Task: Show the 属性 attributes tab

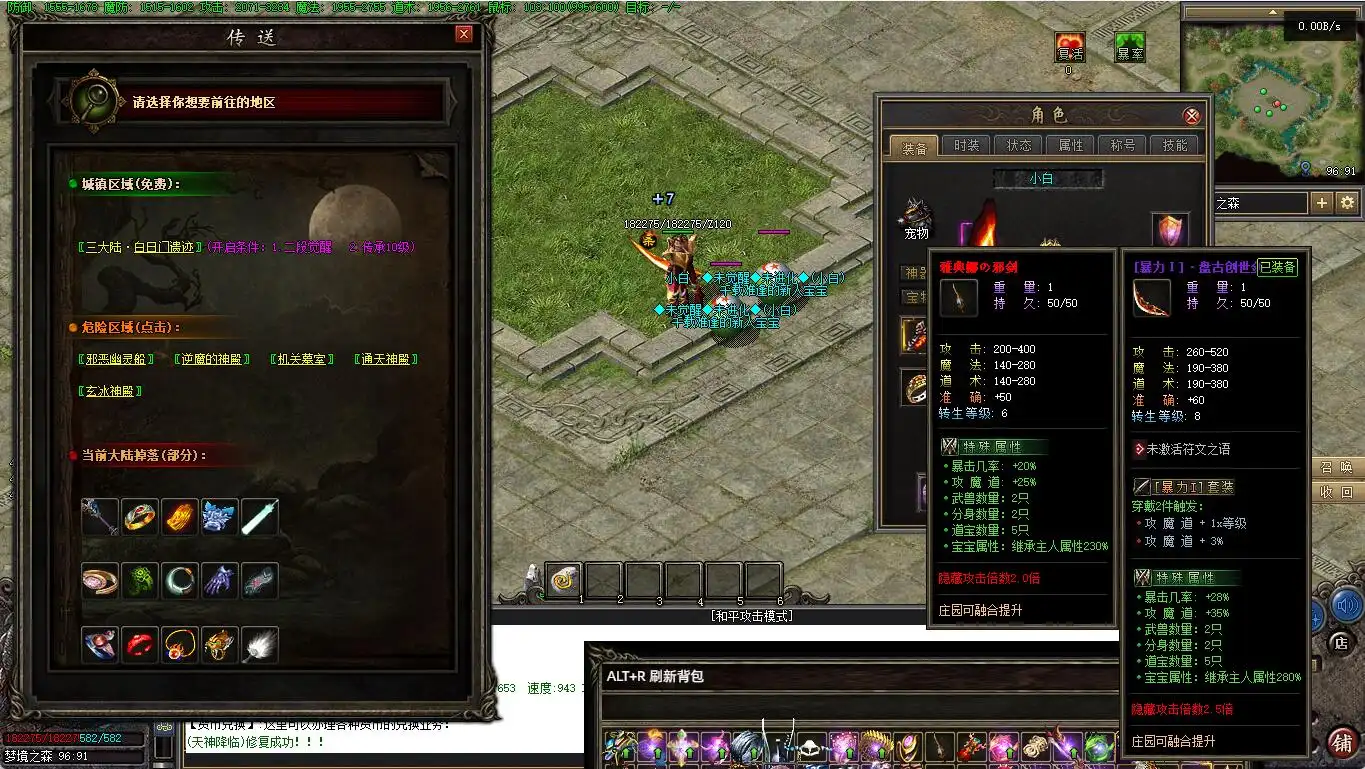Action: (1070, 146)
